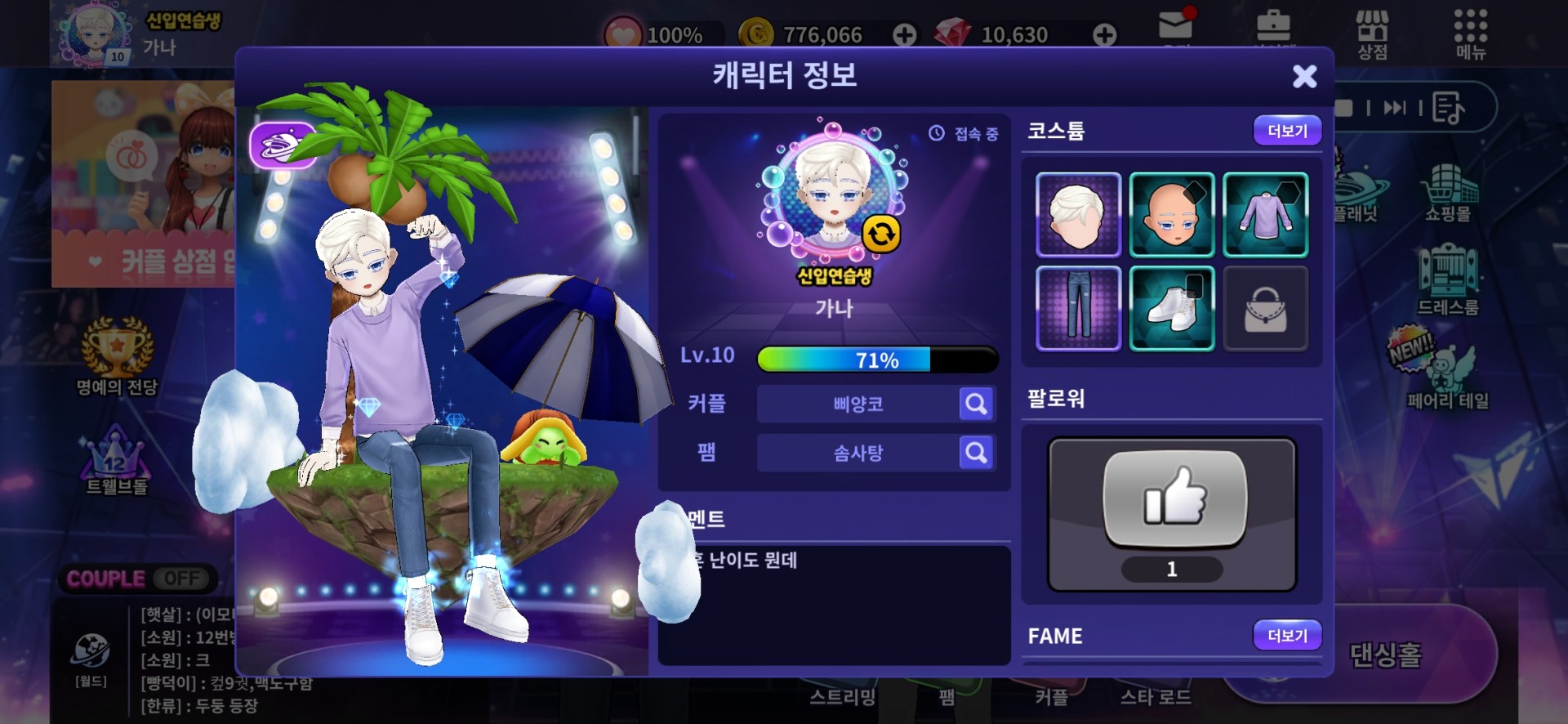Screen dimensions: 1568x724
Task: Tap the purple planet icon above the character
Action: (283, 145)
